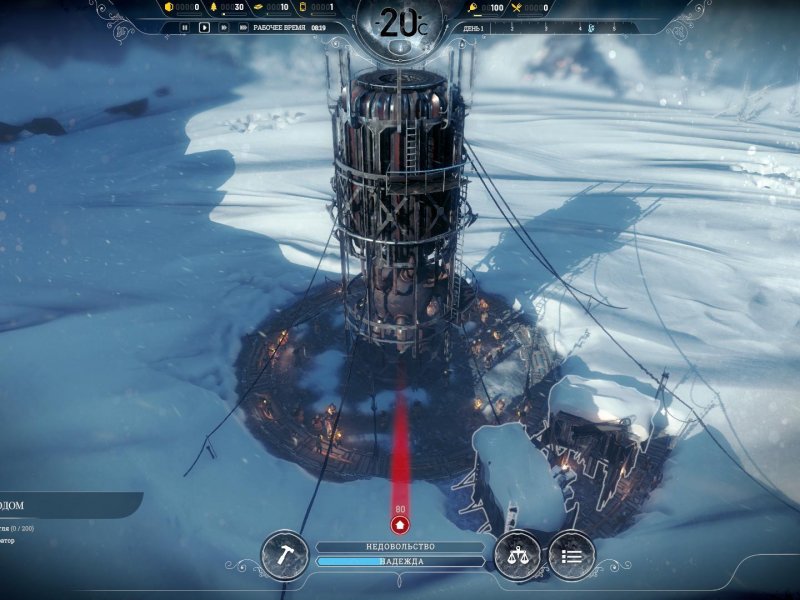800x600 pixels.
Task: Open the list overview button beside the scales
Action: click(x=571, y=555)
